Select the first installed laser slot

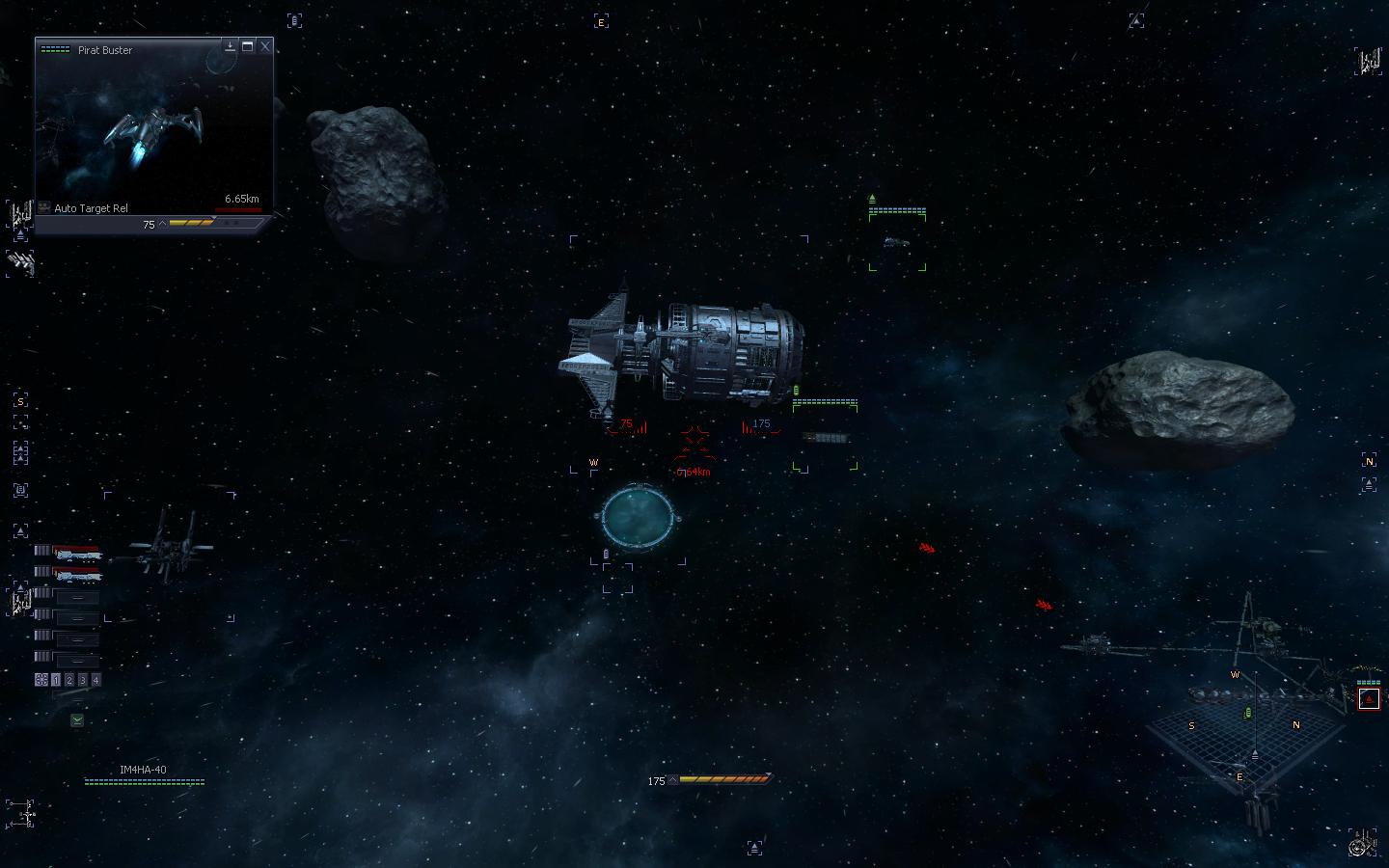(x=76, y=553)
